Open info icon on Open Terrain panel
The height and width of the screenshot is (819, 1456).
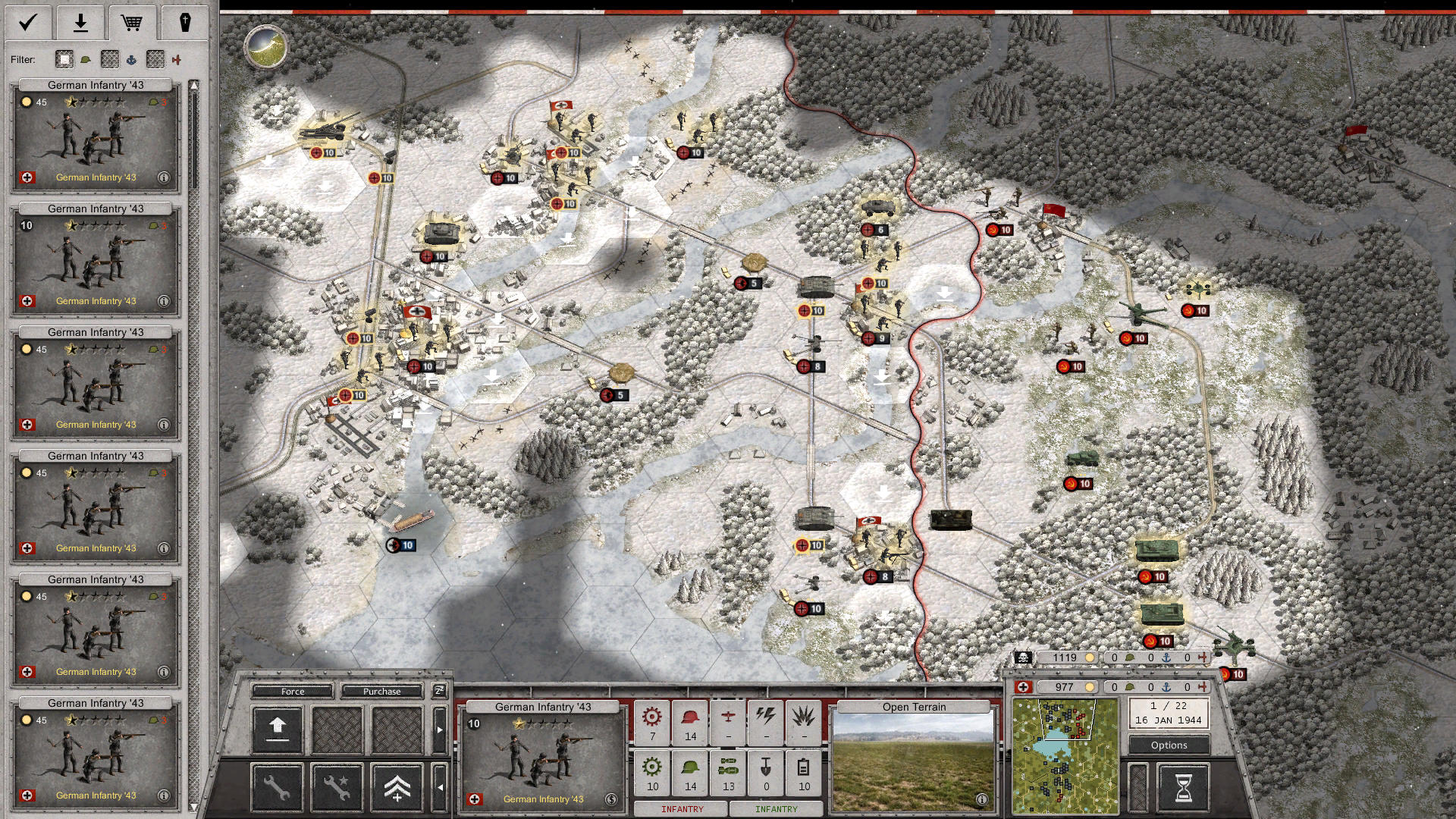pyautogui.click(x=981, y=798)
